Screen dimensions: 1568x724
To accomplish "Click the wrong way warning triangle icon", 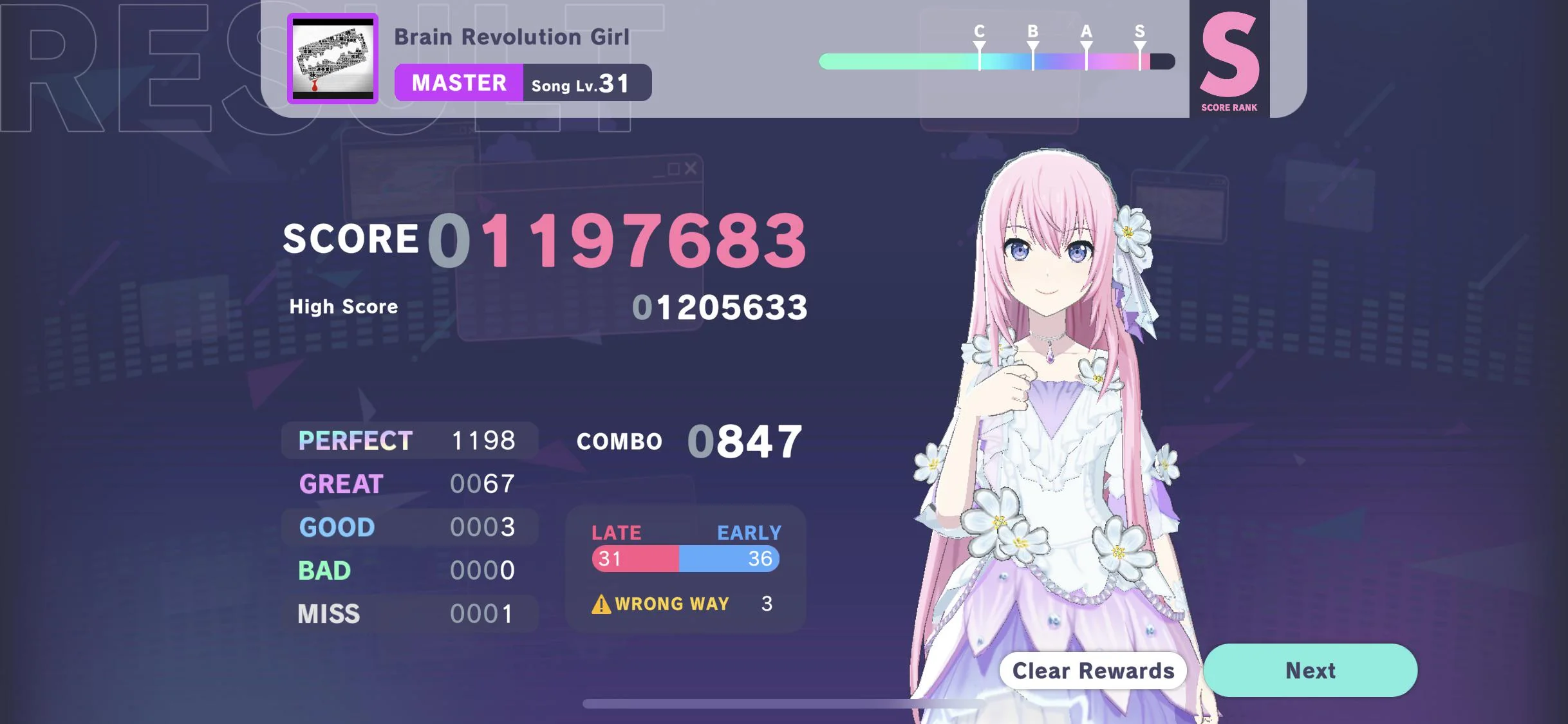I will click(x=601, y=604).
